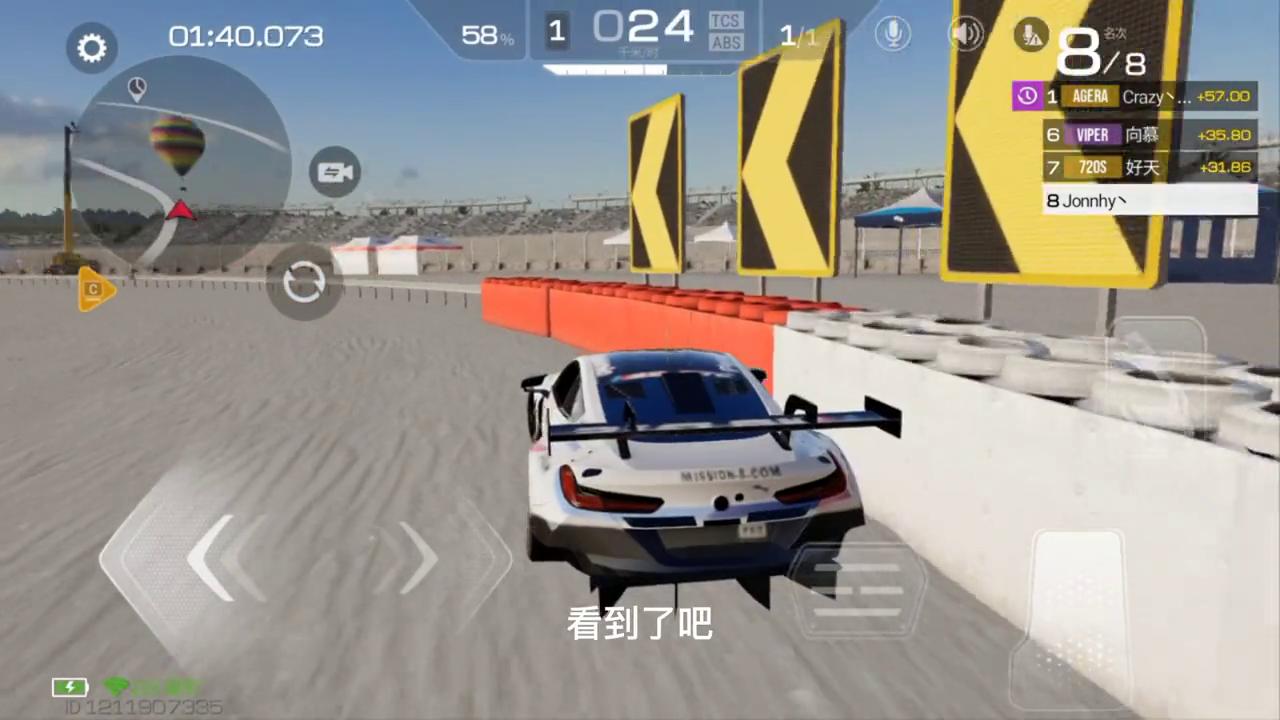Tap the clock icon on the minimap
This screenshot has height=720, width=1280.
(x=136, y=88)
